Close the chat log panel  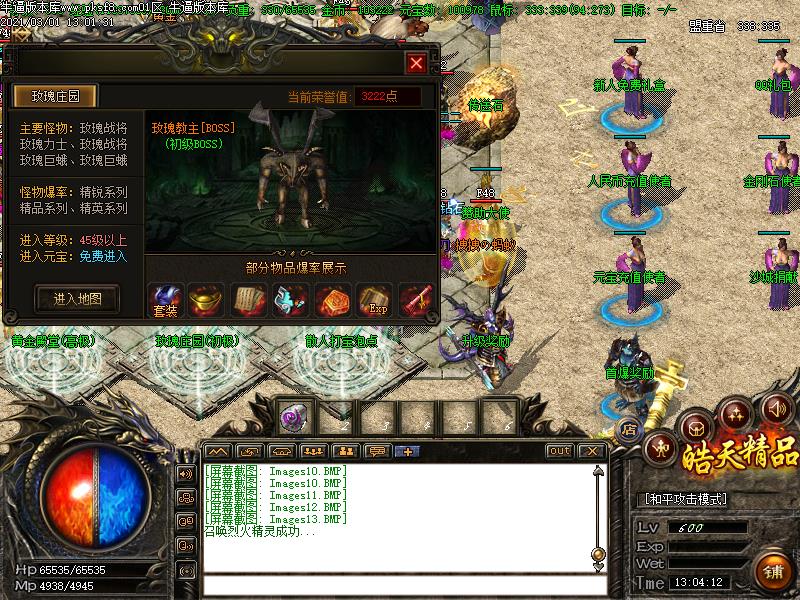pos(591,451)
